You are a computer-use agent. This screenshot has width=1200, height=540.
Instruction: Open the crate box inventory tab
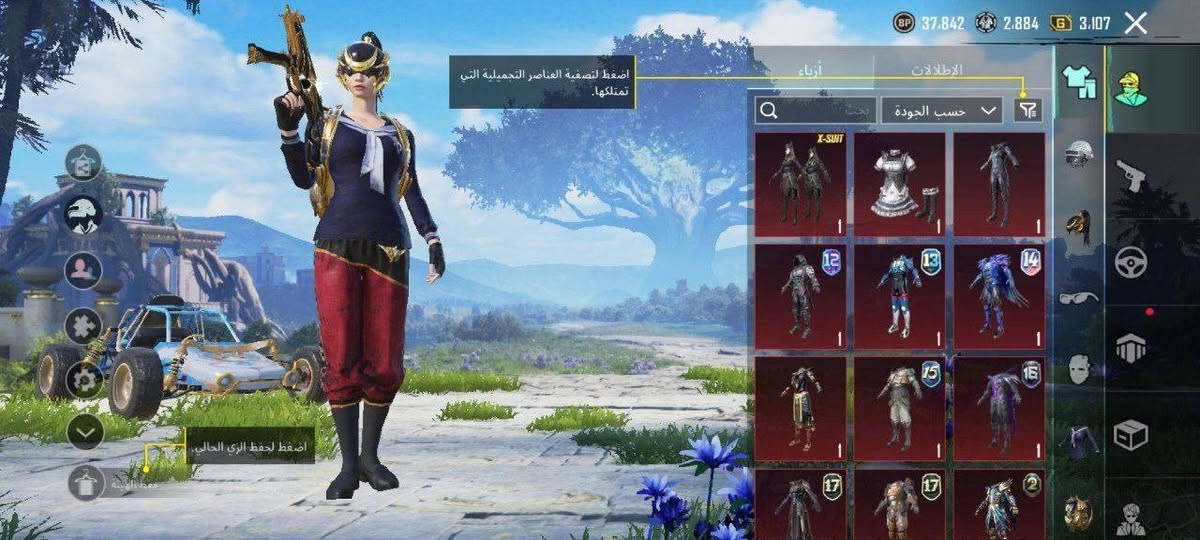click(x=1131, y=435)
